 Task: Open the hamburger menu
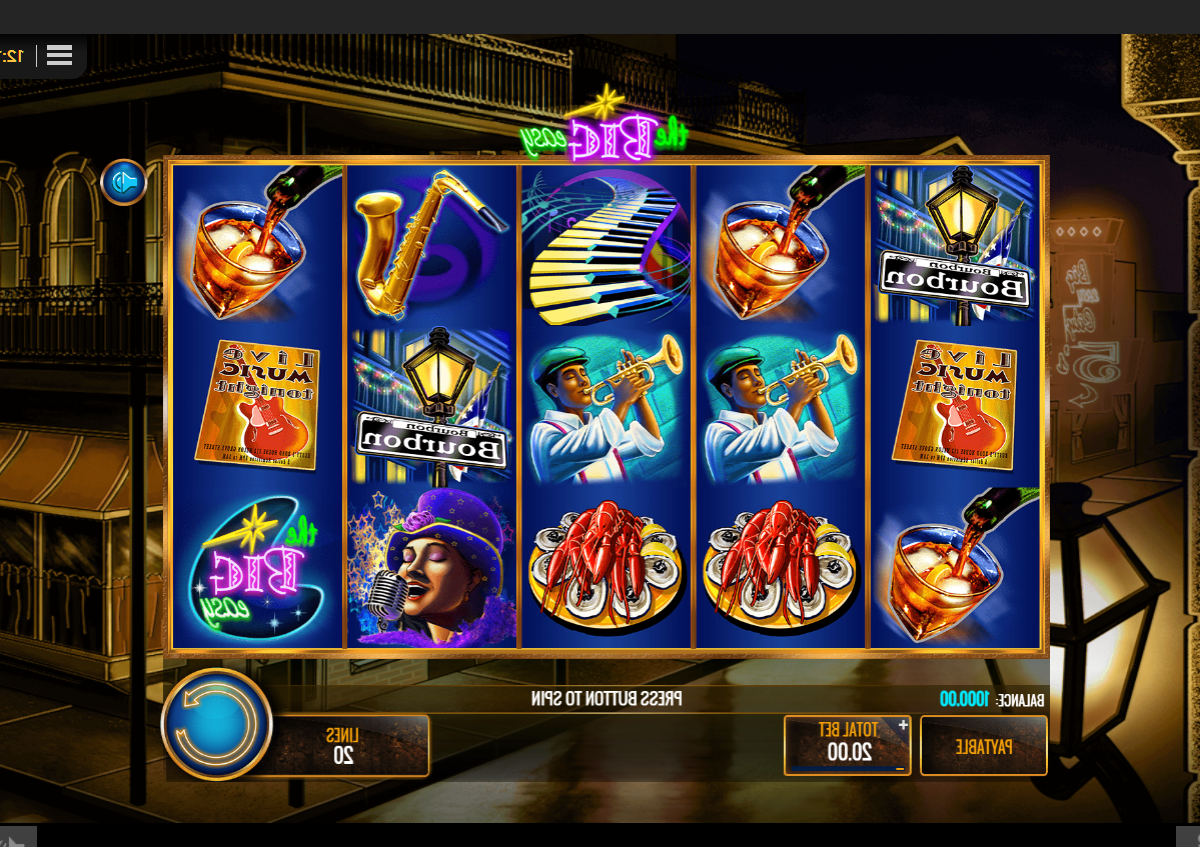(59, 55)
